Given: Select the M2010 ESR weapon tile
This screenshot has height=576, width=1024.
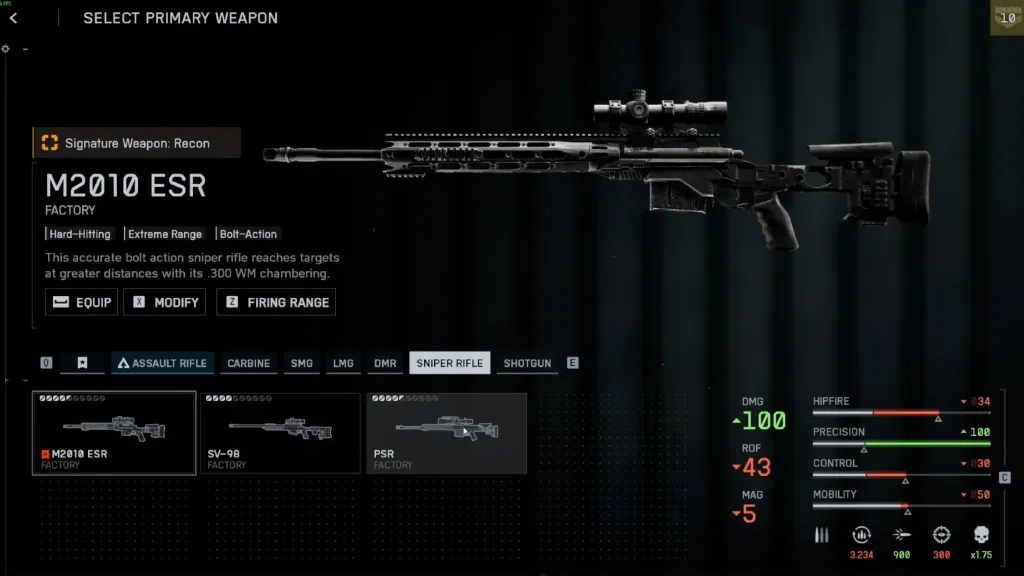Looking at the screenshot, I should click(x=114, y=433).
